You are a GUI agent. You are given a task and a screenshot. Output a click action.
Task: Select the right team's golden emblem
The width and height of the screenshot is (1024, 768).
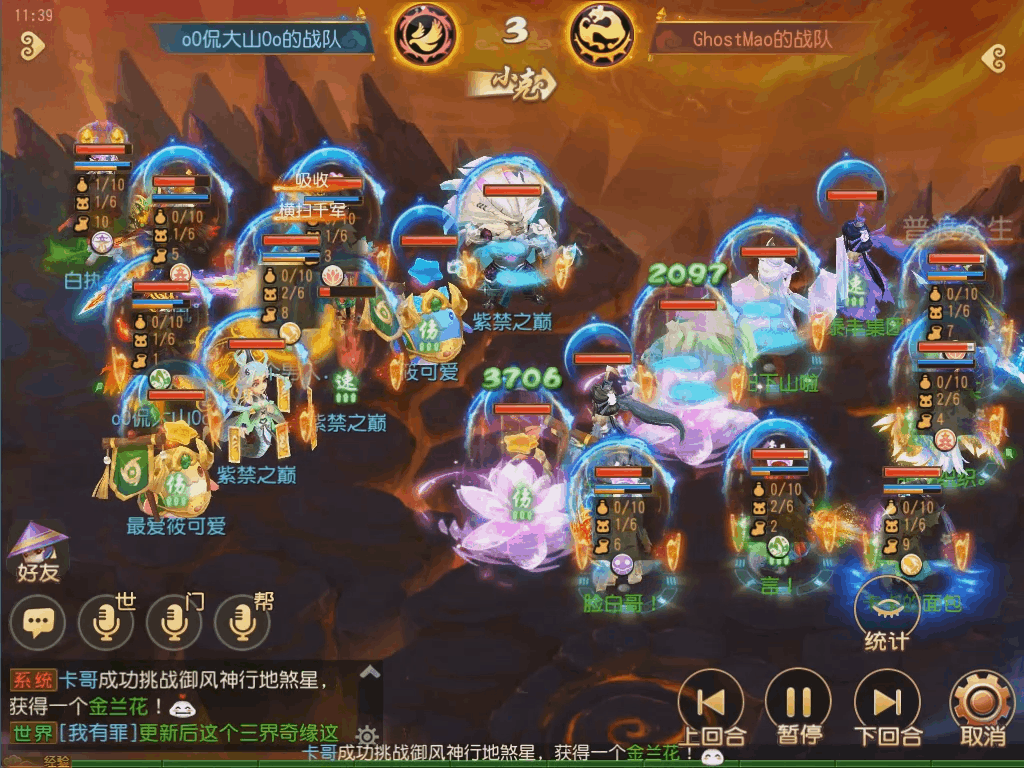point(602,35)
